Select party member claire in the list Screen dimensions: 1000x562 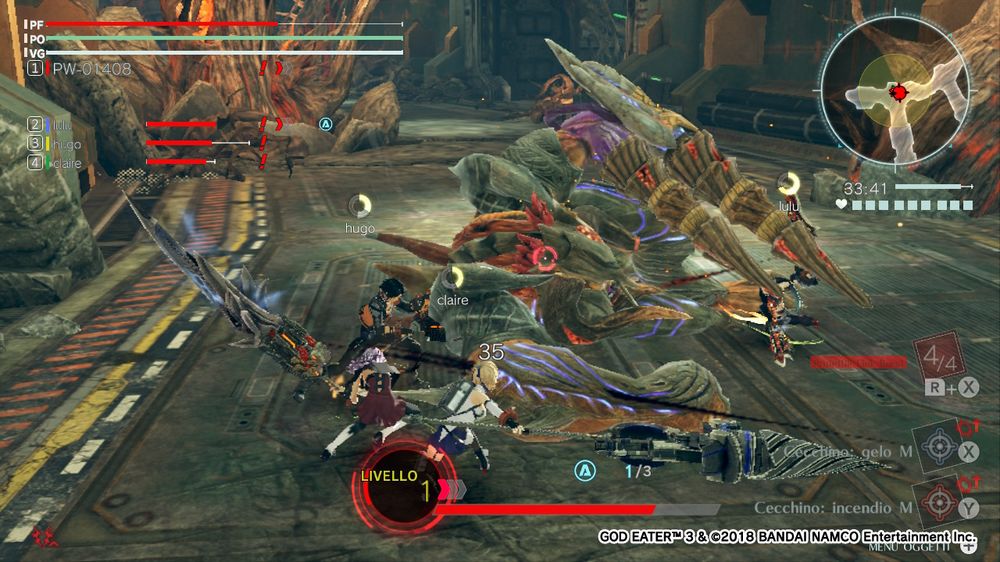66,162
